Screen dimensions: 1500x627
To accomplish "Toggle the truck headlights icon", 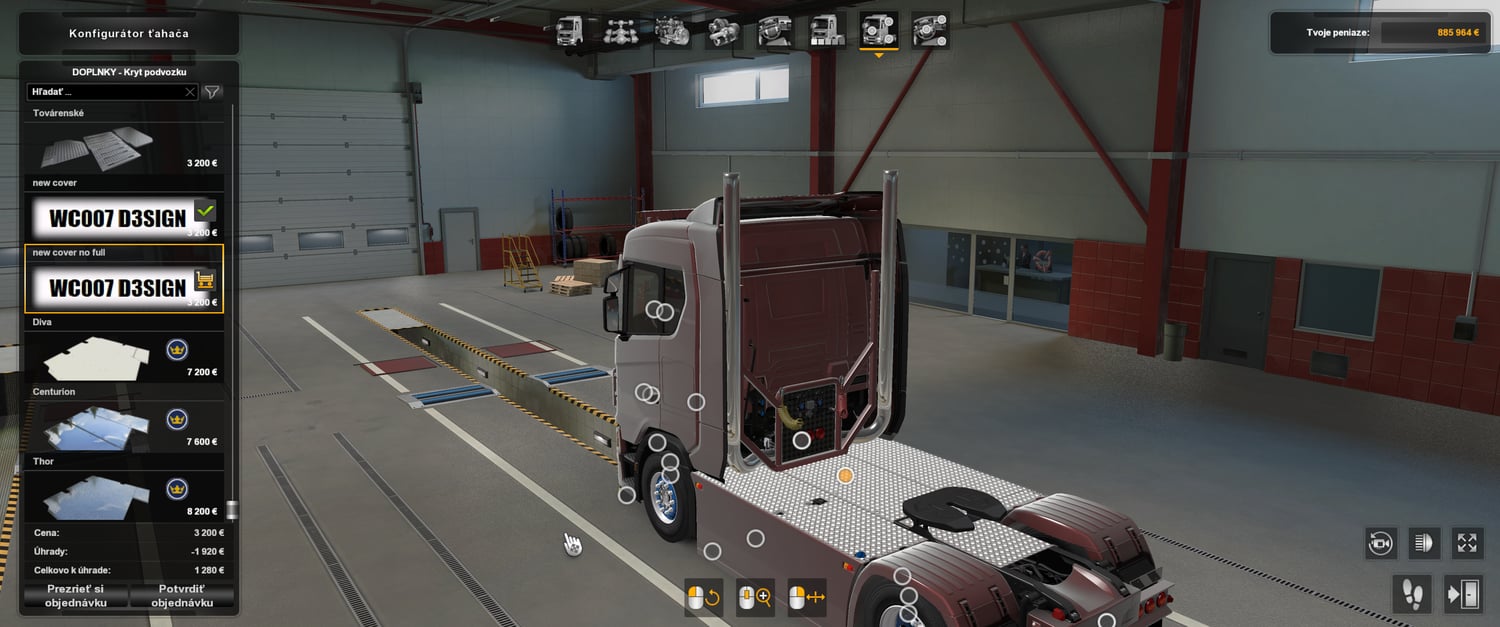I will [x=1423, y=543].
